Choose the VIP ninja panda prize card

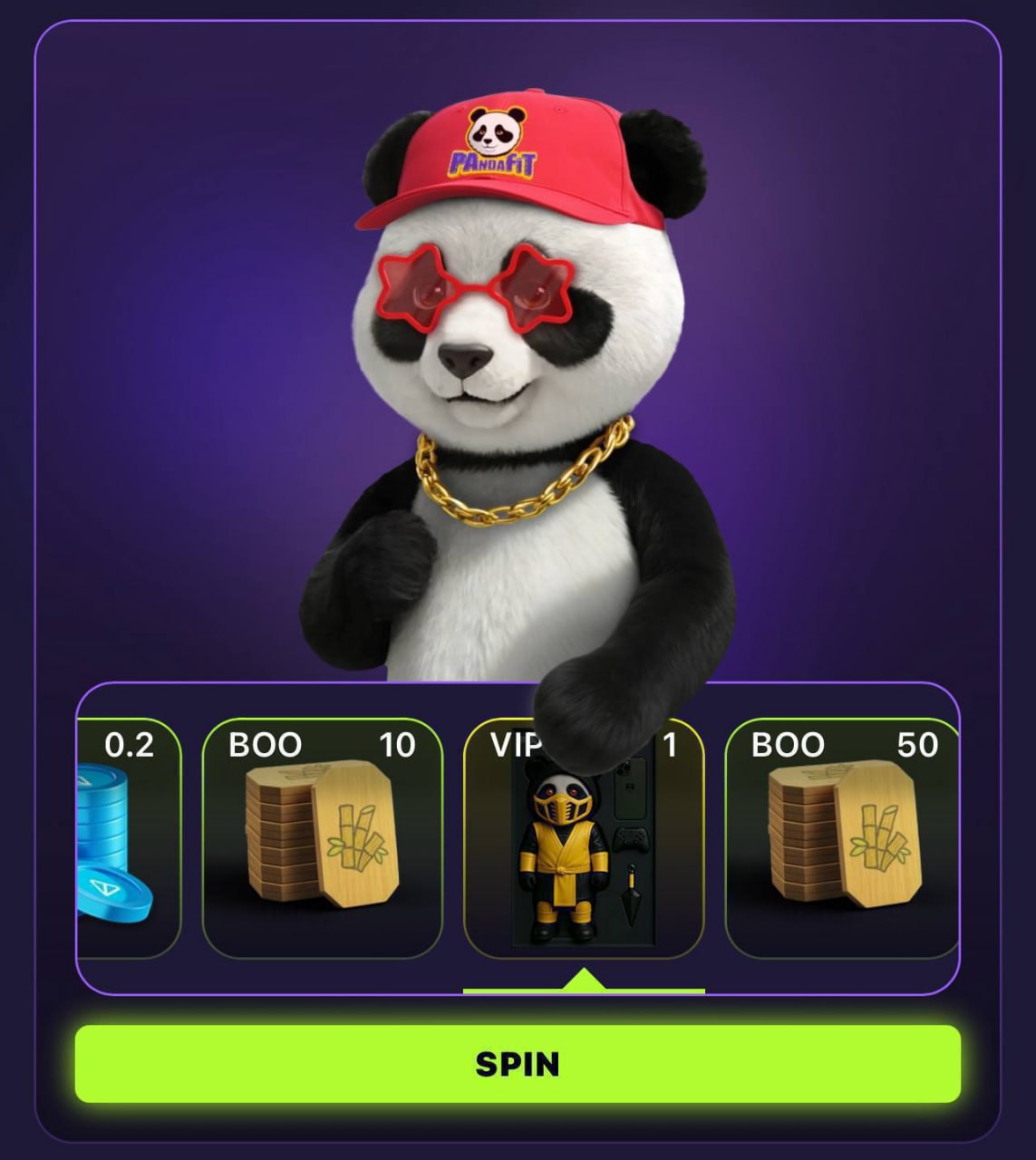pos(584,852)
